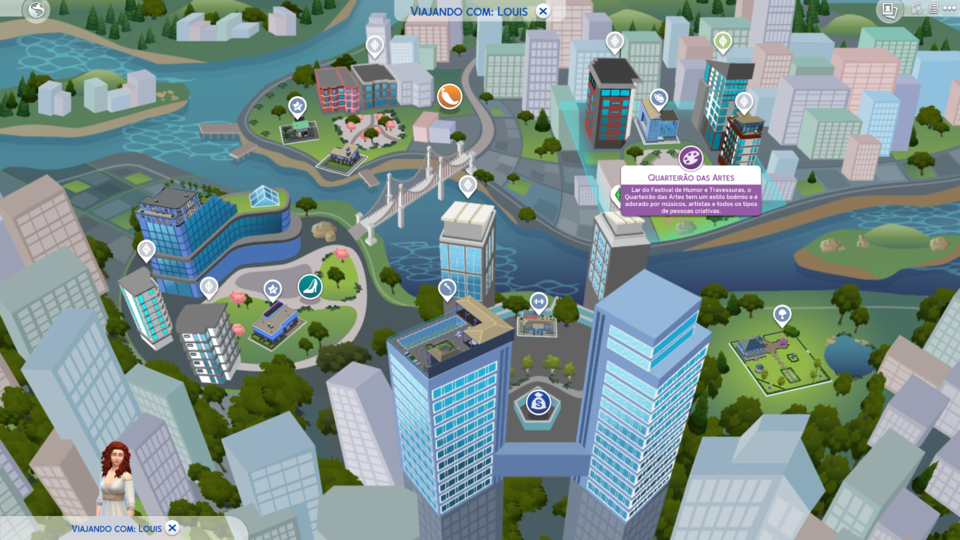The width and height of the screenshot is (960, 540).
Task: Select the high-heel Fashion District marker
Action: point(310,287)
